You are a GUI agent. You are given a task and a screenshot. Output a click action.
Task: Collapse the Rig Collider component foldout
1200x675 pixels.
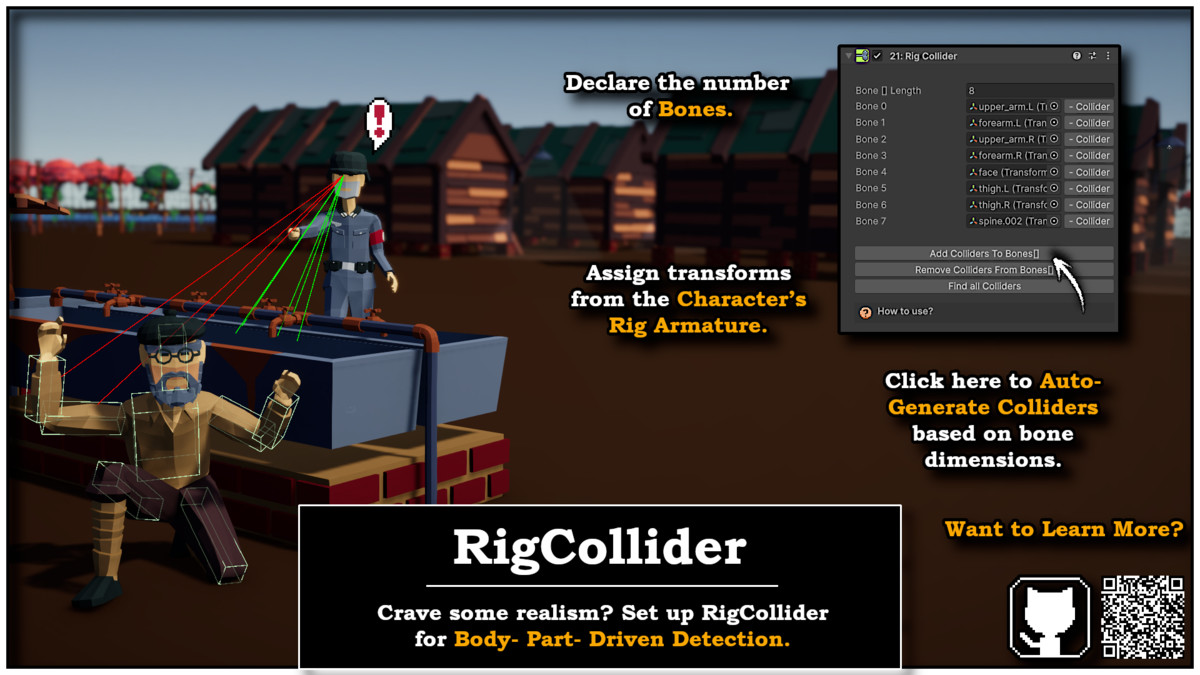pyautogui.click(x=849, y=56)
